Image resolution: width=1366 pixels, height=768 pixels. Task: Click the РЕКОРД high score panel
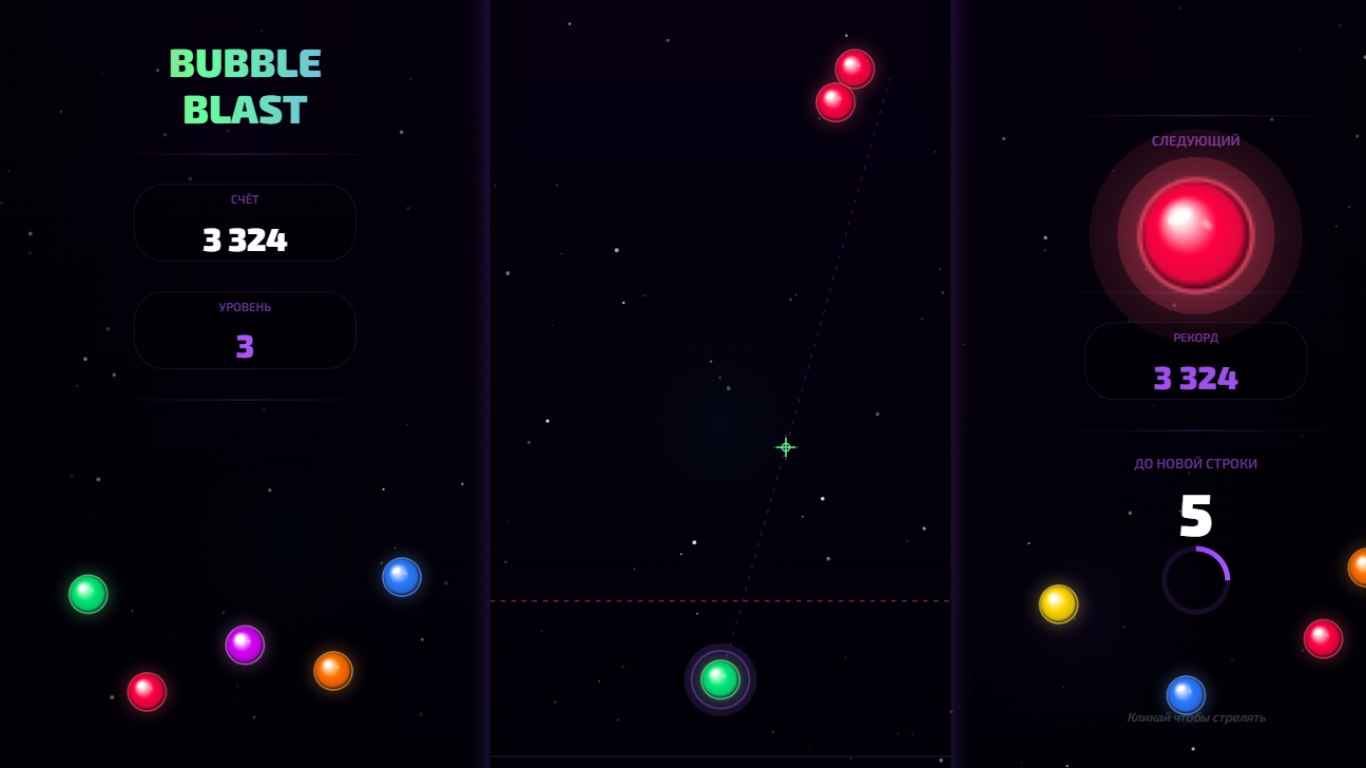point(1195,361)
